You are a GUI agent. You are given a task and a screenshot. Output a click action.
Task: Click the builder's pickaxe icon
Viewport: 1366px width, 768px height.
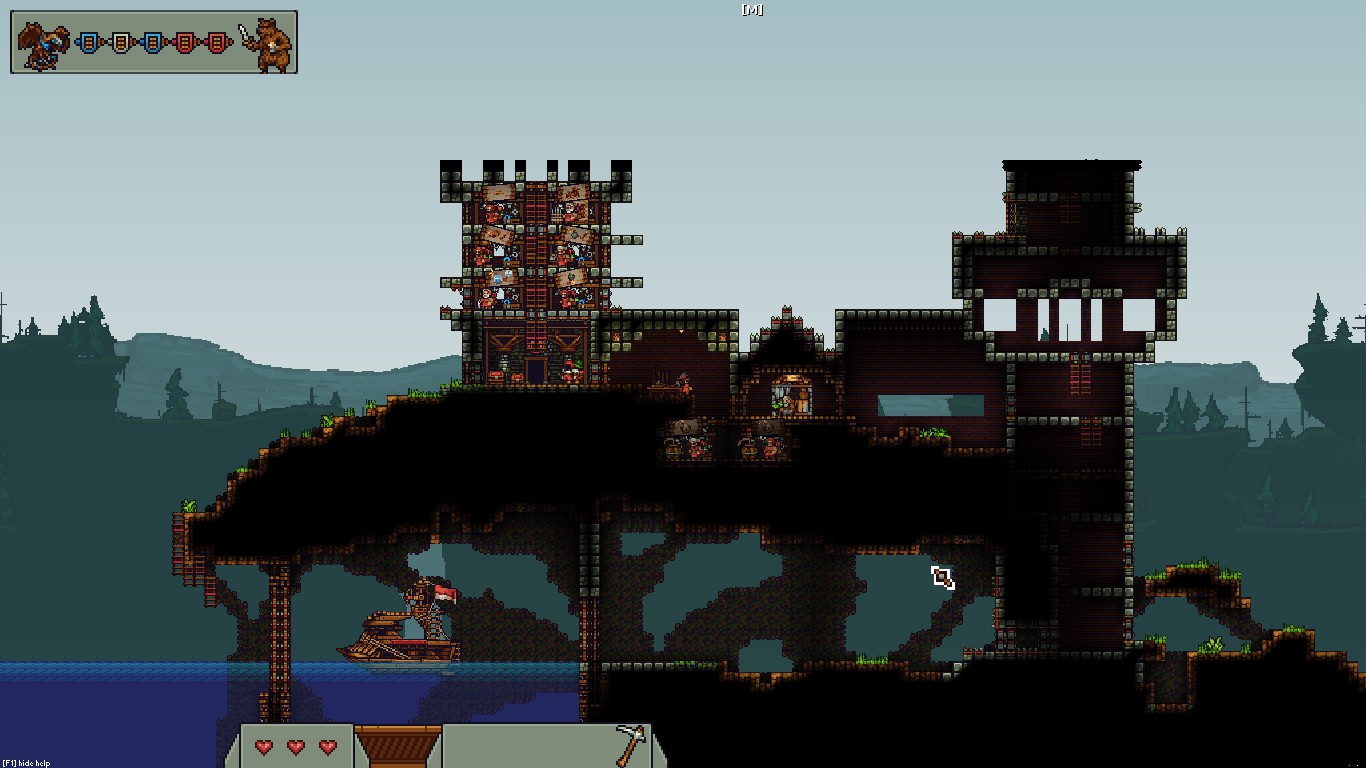tap(631, 745)
